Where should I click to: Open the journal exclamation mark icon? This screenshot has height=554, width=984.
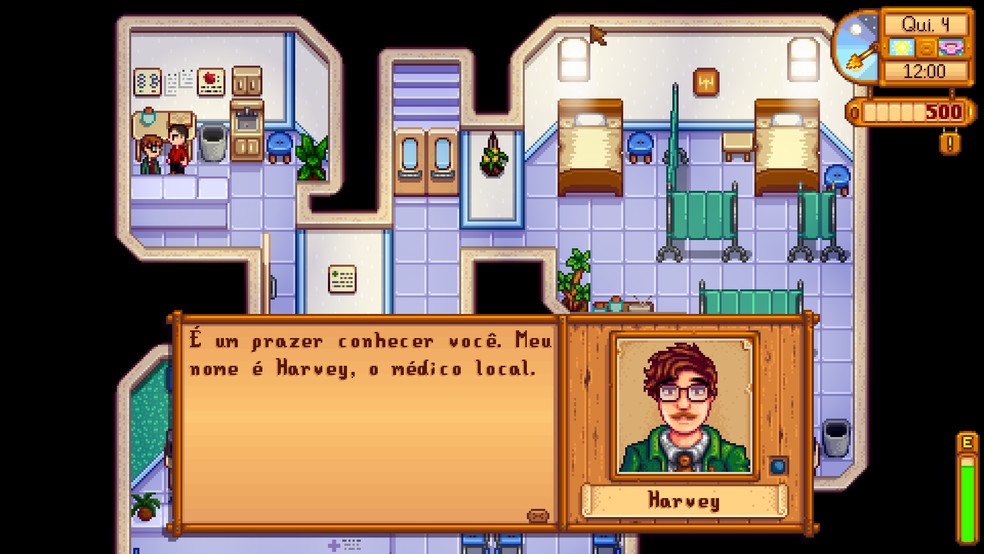coord(950,143)
